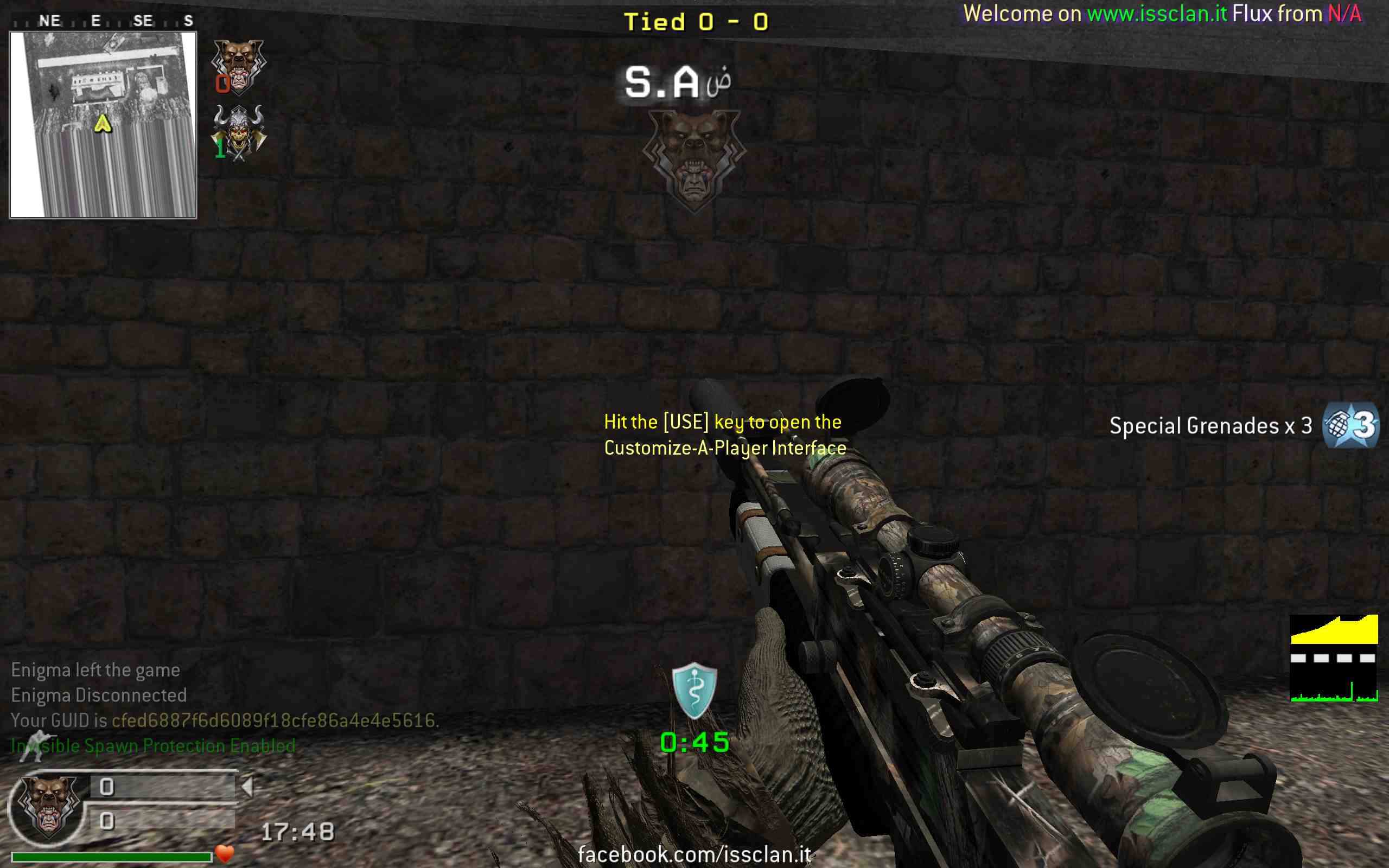The height and width of the screenshot is (868, 1389).
Task: Select the horned skull team score icon
Action: click(239, 132)
